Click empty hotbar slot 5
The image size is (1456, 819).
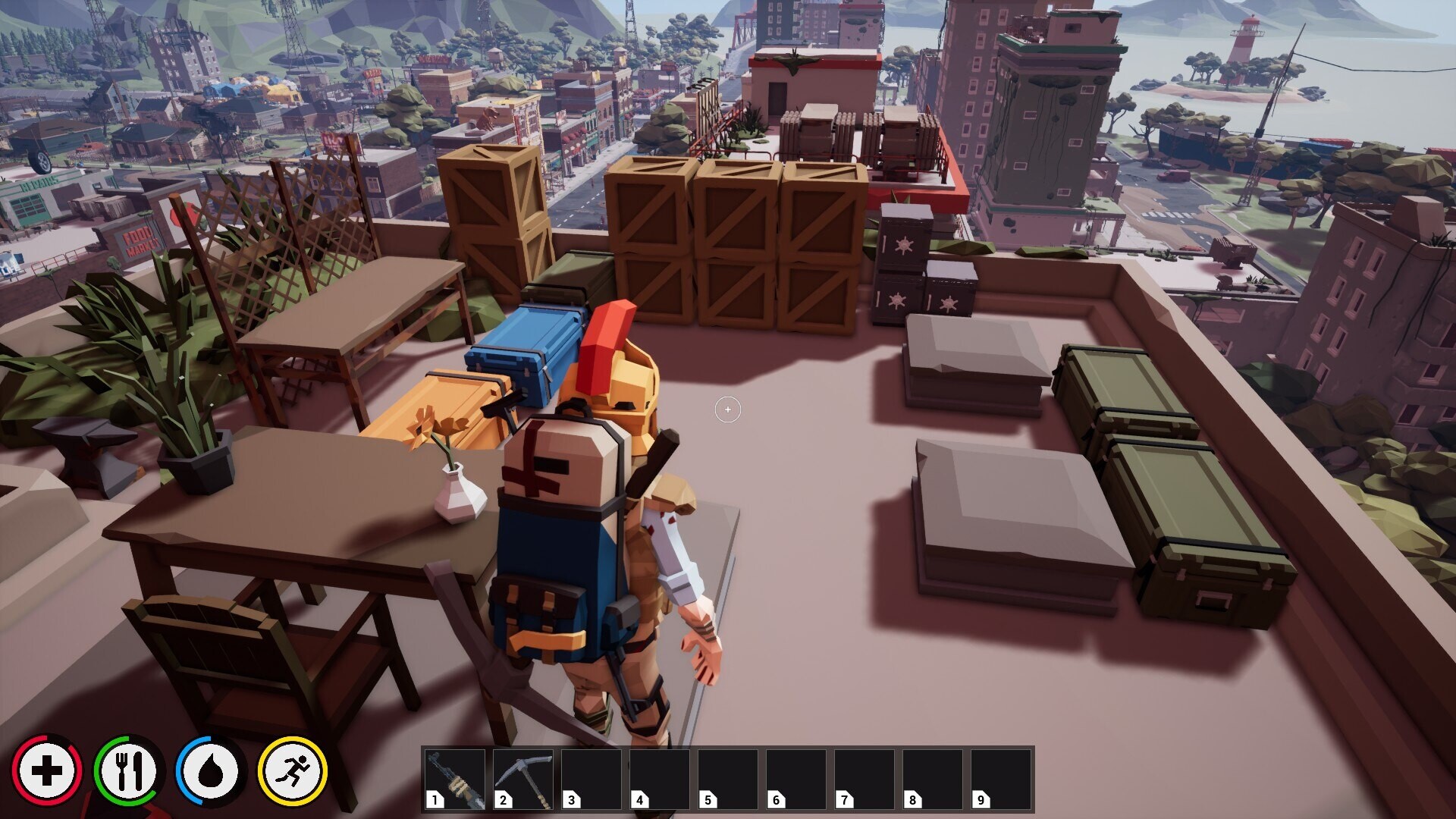click(x=726, y=780)
